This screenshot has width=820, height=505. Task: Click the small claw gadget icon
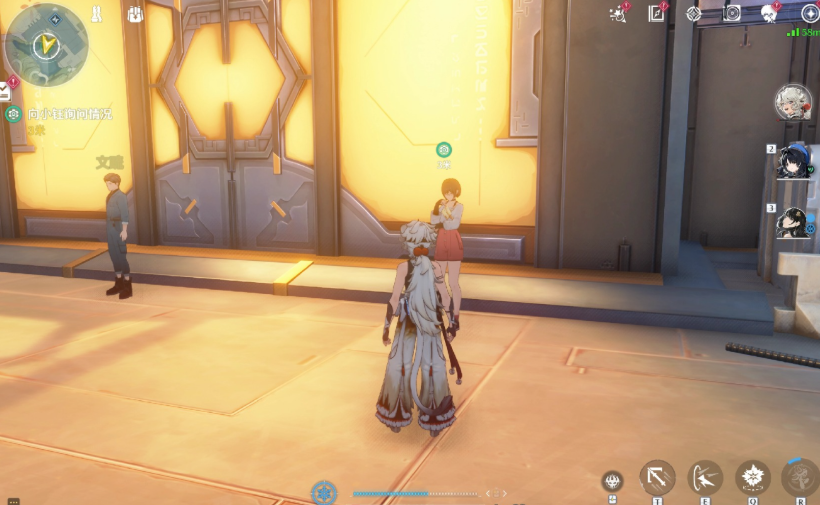(x=612, y=481)
